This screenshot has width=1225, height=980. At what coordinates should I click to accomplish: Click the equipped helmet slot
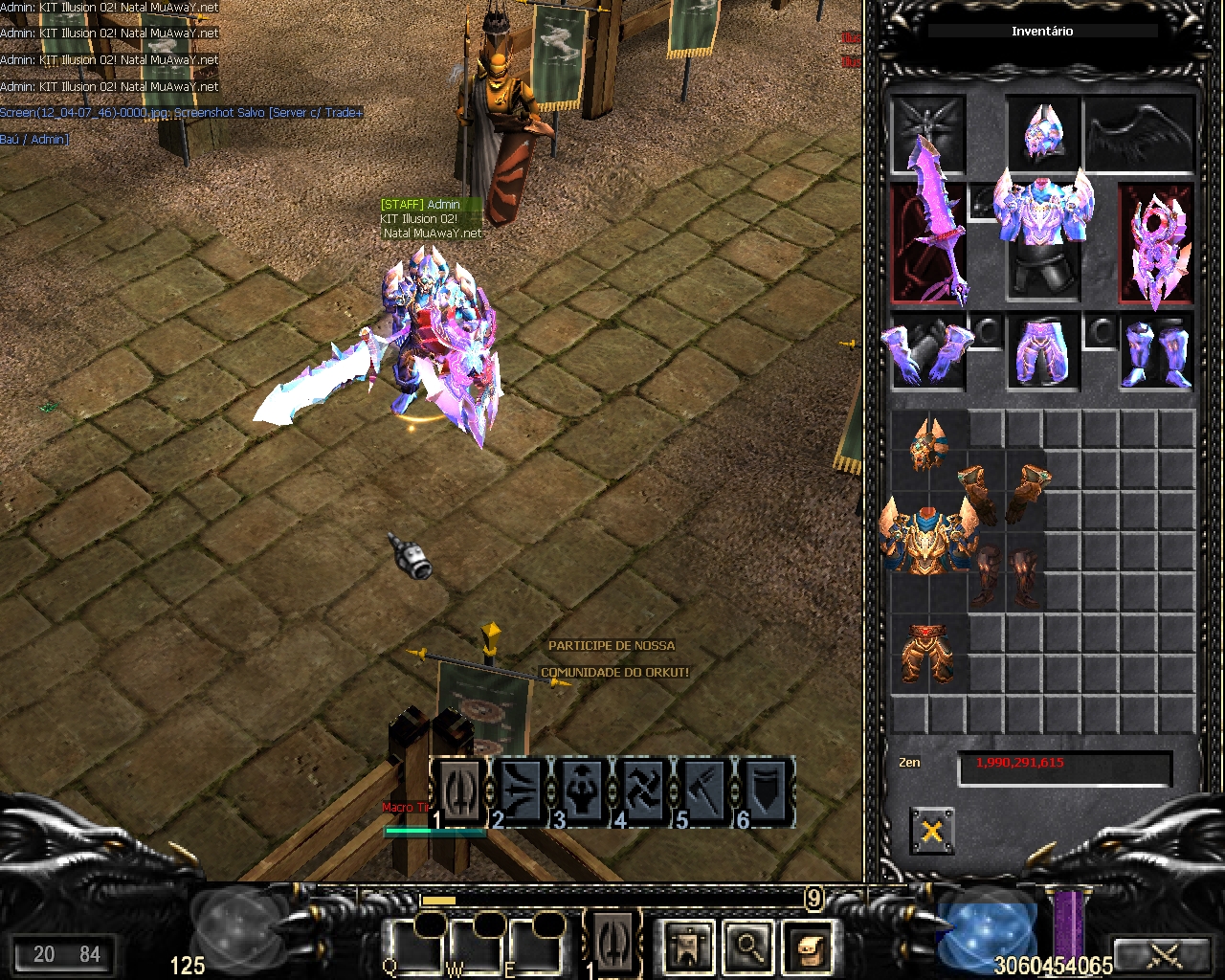coord(1042,132)
